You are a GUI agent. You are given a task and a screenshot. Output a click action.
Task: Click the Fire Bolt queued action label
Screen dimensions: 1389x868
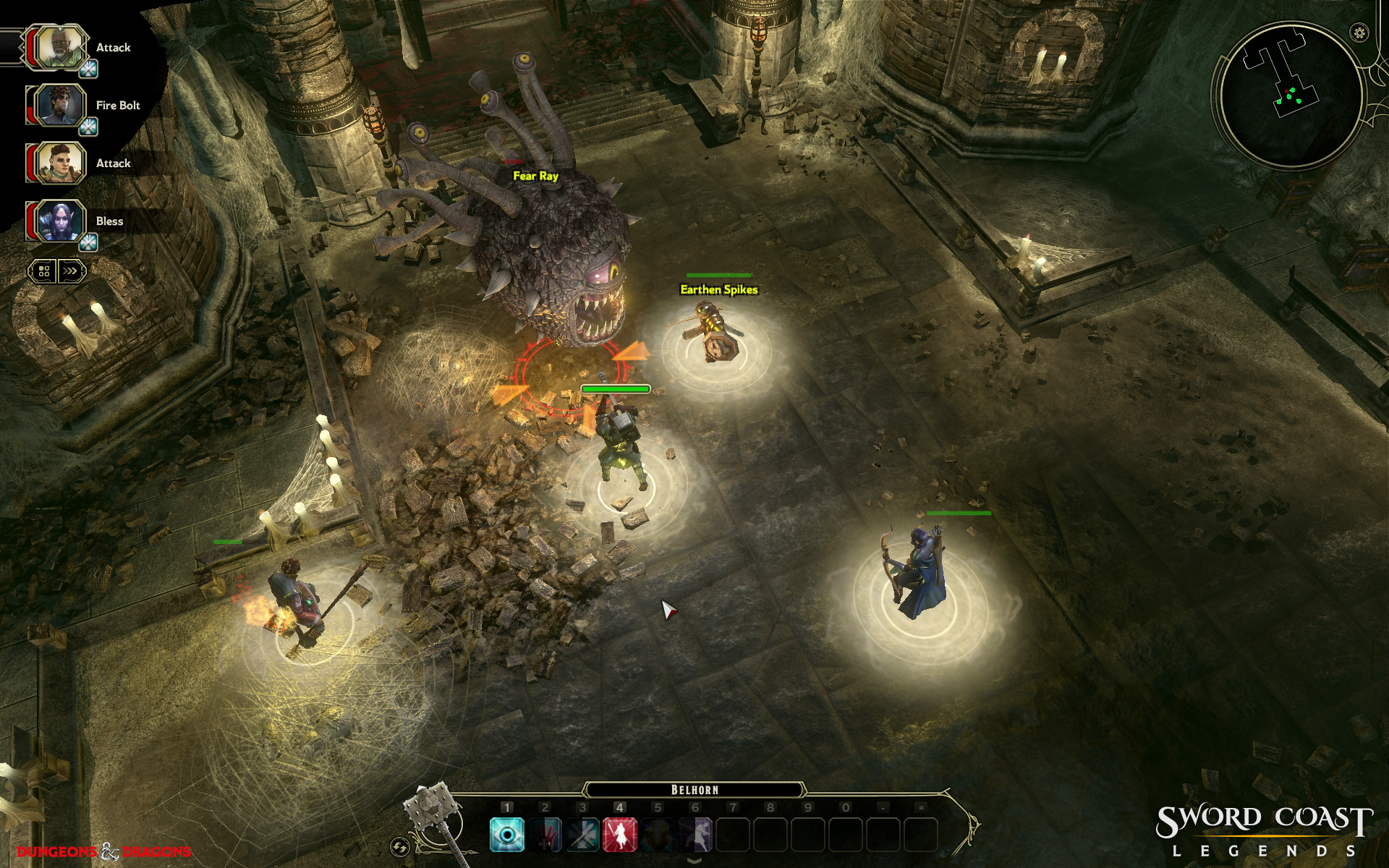coord(118,106)
